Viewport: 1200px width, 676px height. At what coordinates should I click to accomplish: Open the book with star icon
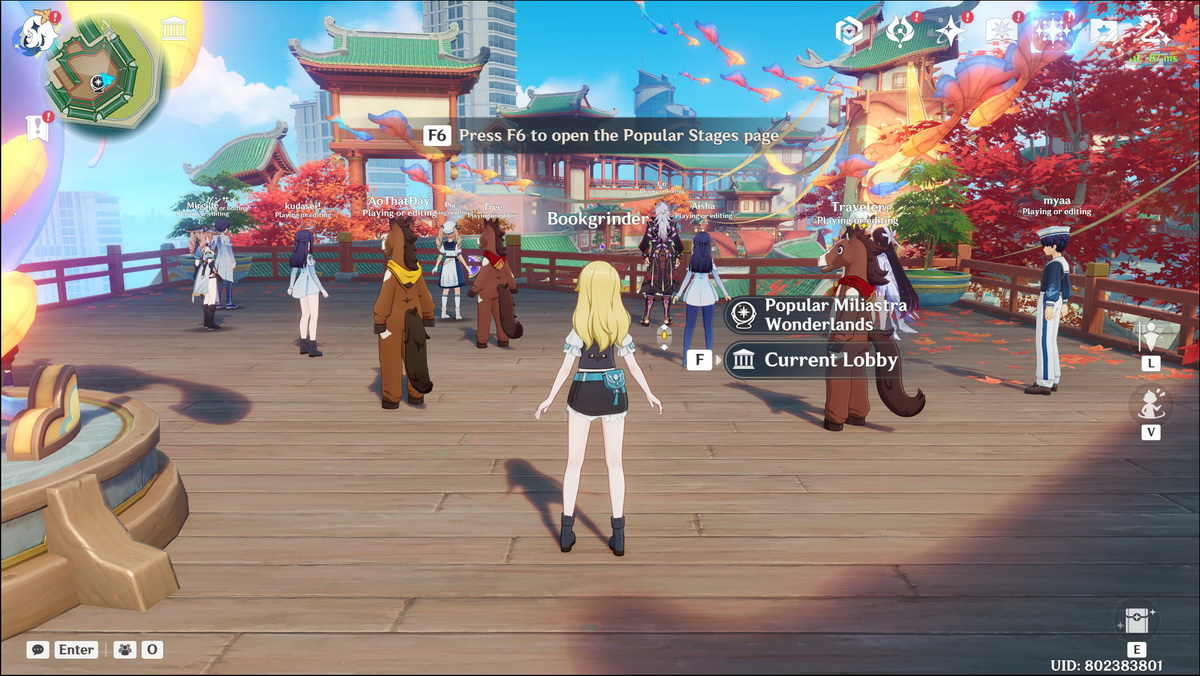click(x=1001, y=32)
